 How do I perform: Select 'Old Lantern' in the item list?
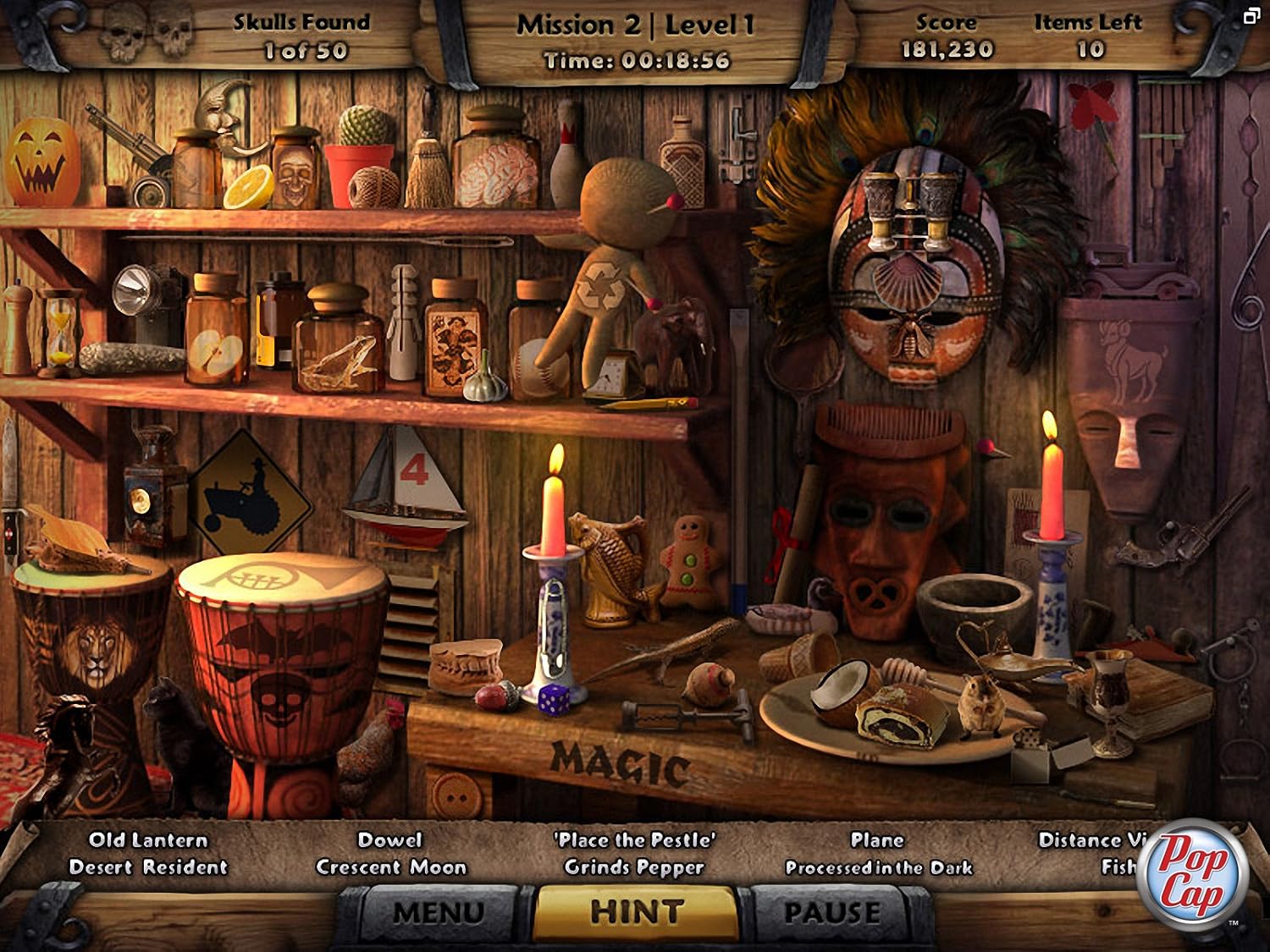pyautogui.click(x=148, y=840)
